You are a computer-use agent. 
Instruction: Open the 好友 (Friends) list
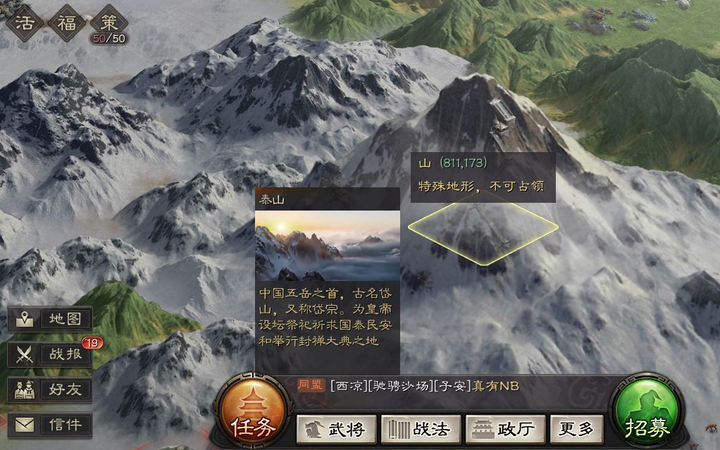51,390
